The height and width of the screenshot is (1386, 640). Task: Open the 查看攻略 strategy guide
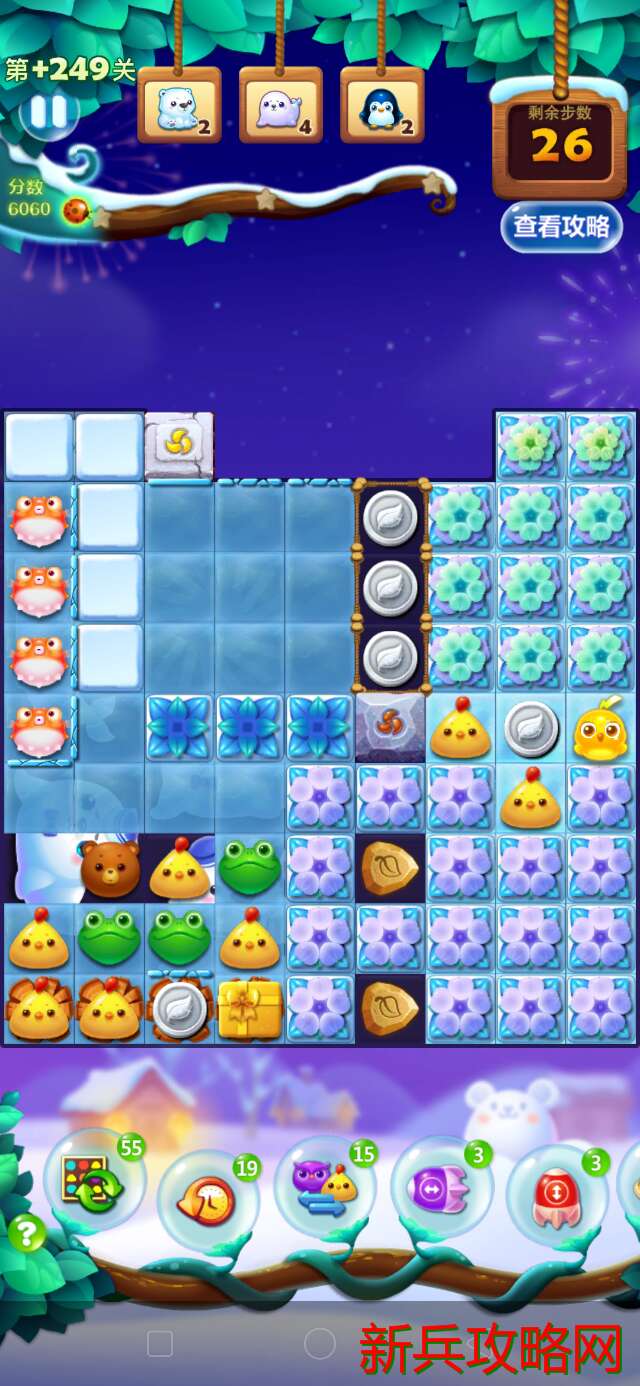561,226
